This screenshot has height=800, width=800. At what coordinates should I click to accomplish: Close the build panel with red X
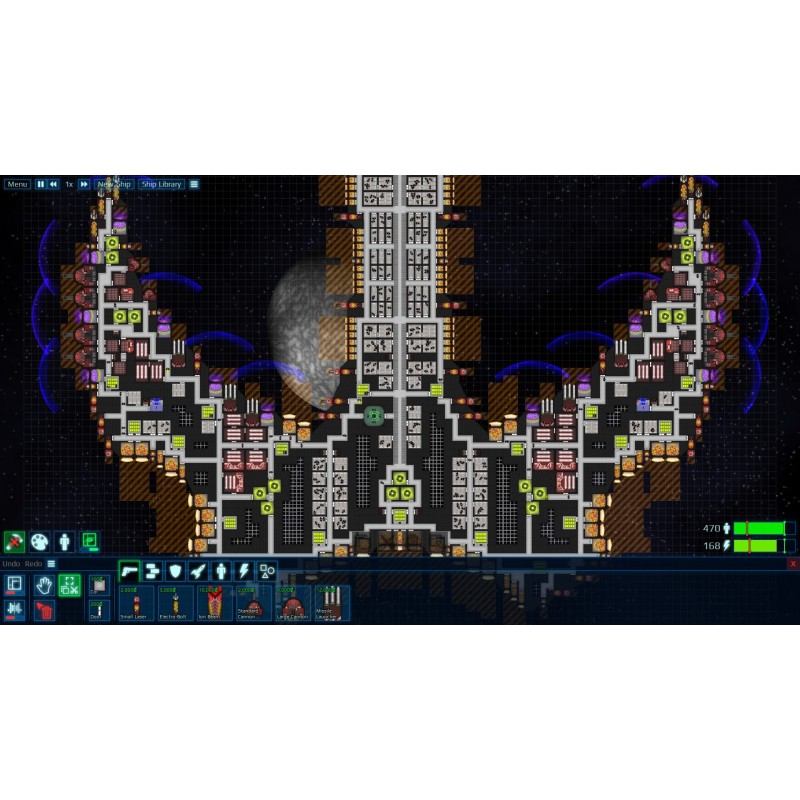(x=792, y=564)
